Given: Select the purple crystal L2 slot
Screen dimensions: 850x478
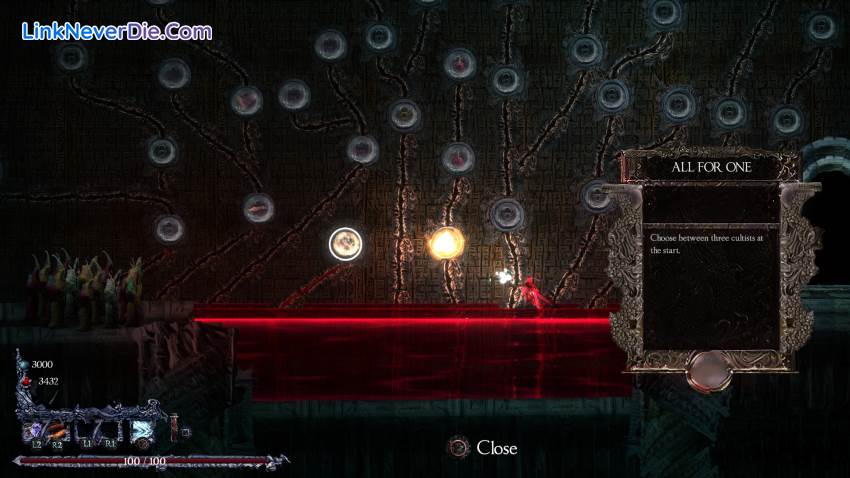Looking at the screenshot, I should [35, 428].
